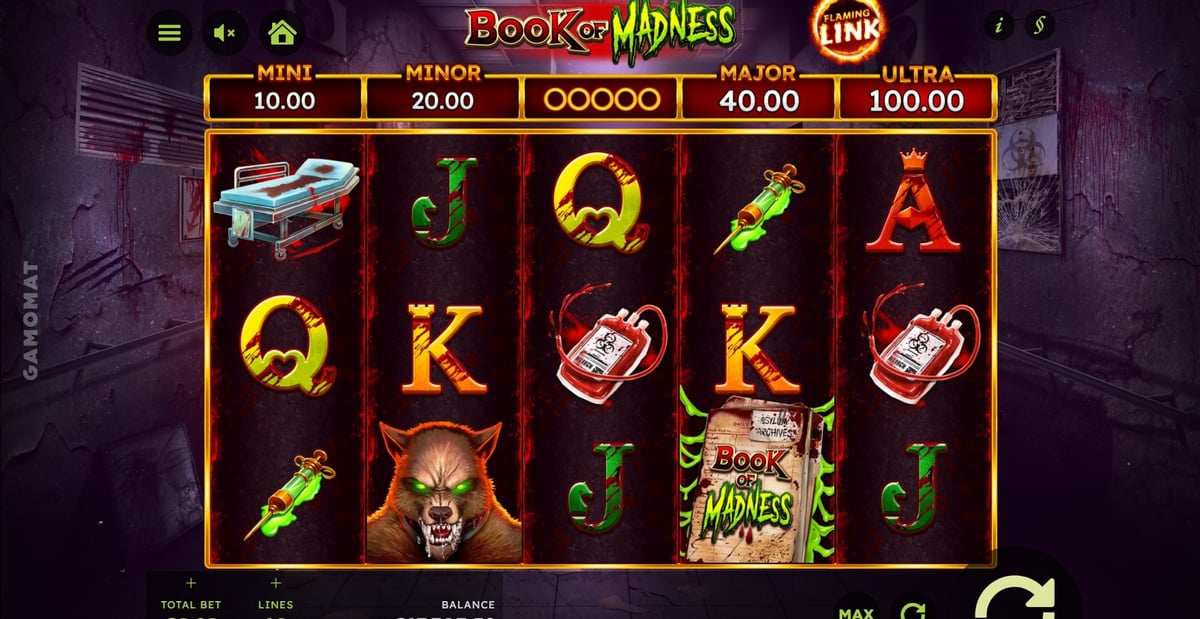Screen dimensions: 1200x619
Task: Toggle the muted sound speaker icon
Action: [x=225, y=33]
